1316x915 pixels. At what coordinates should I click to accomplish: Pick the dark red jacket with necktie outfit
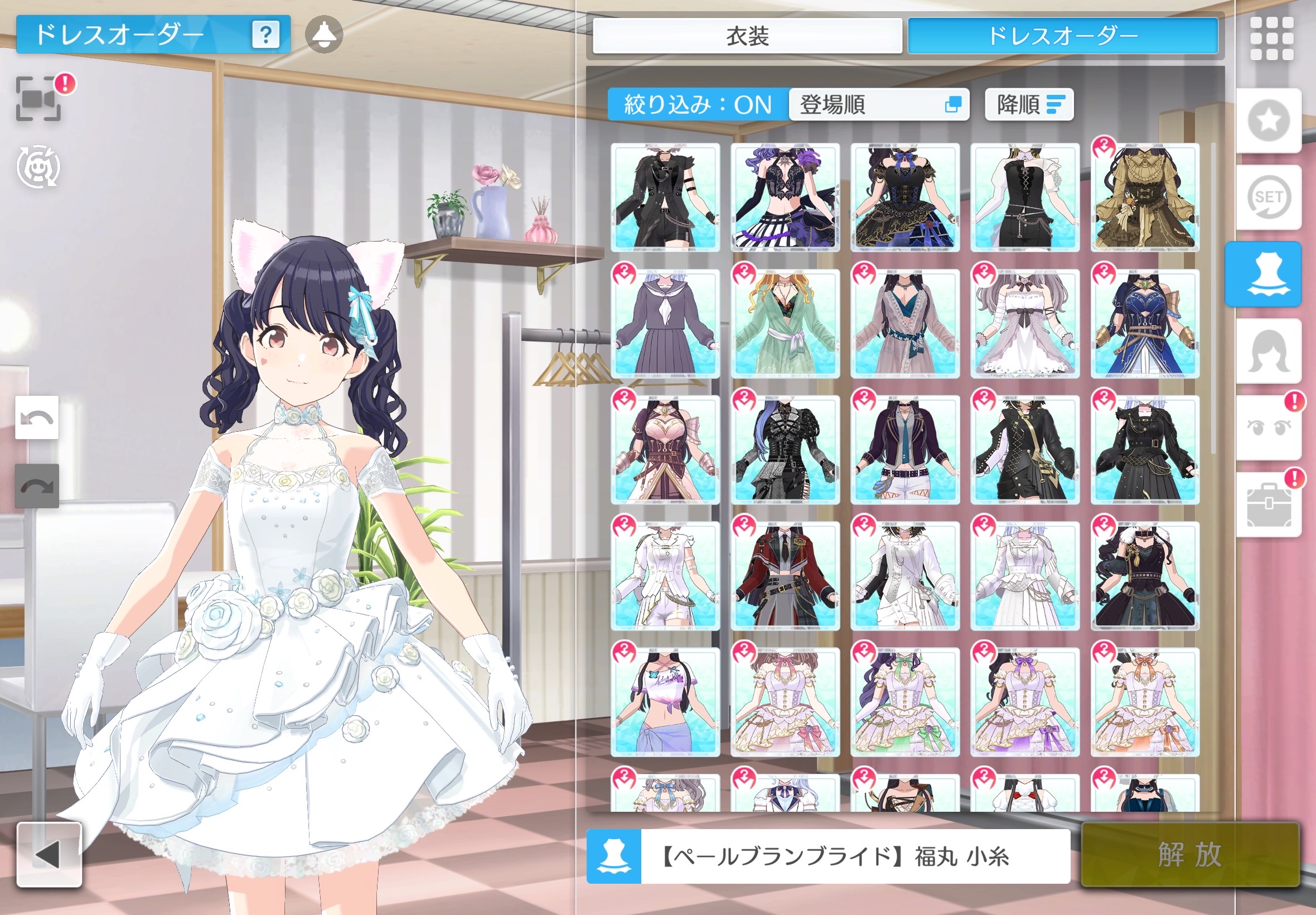coord(785,576)
